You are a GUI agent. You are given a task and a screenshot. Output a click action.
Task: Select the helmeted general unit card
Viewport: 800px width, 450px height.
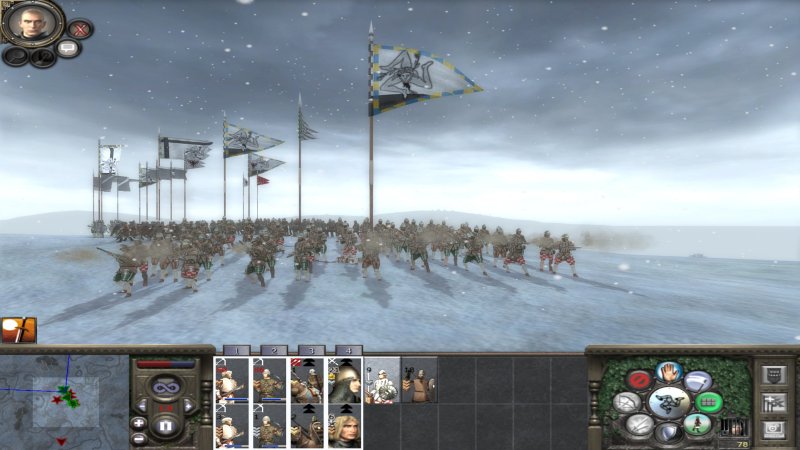coord(346,380)
